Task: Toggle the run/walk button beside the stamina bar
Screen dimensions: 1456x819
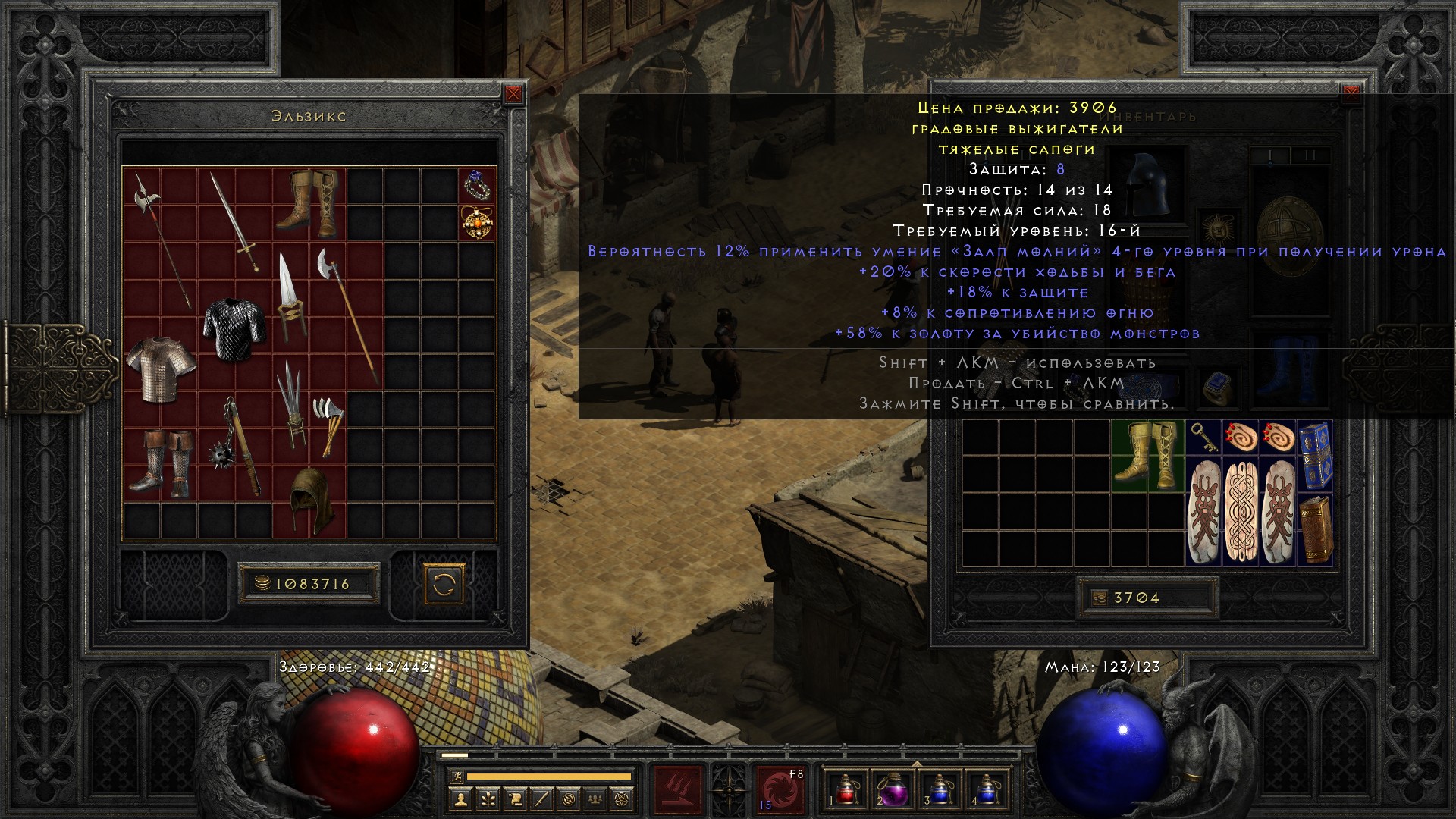Action: tap(454, 777)
